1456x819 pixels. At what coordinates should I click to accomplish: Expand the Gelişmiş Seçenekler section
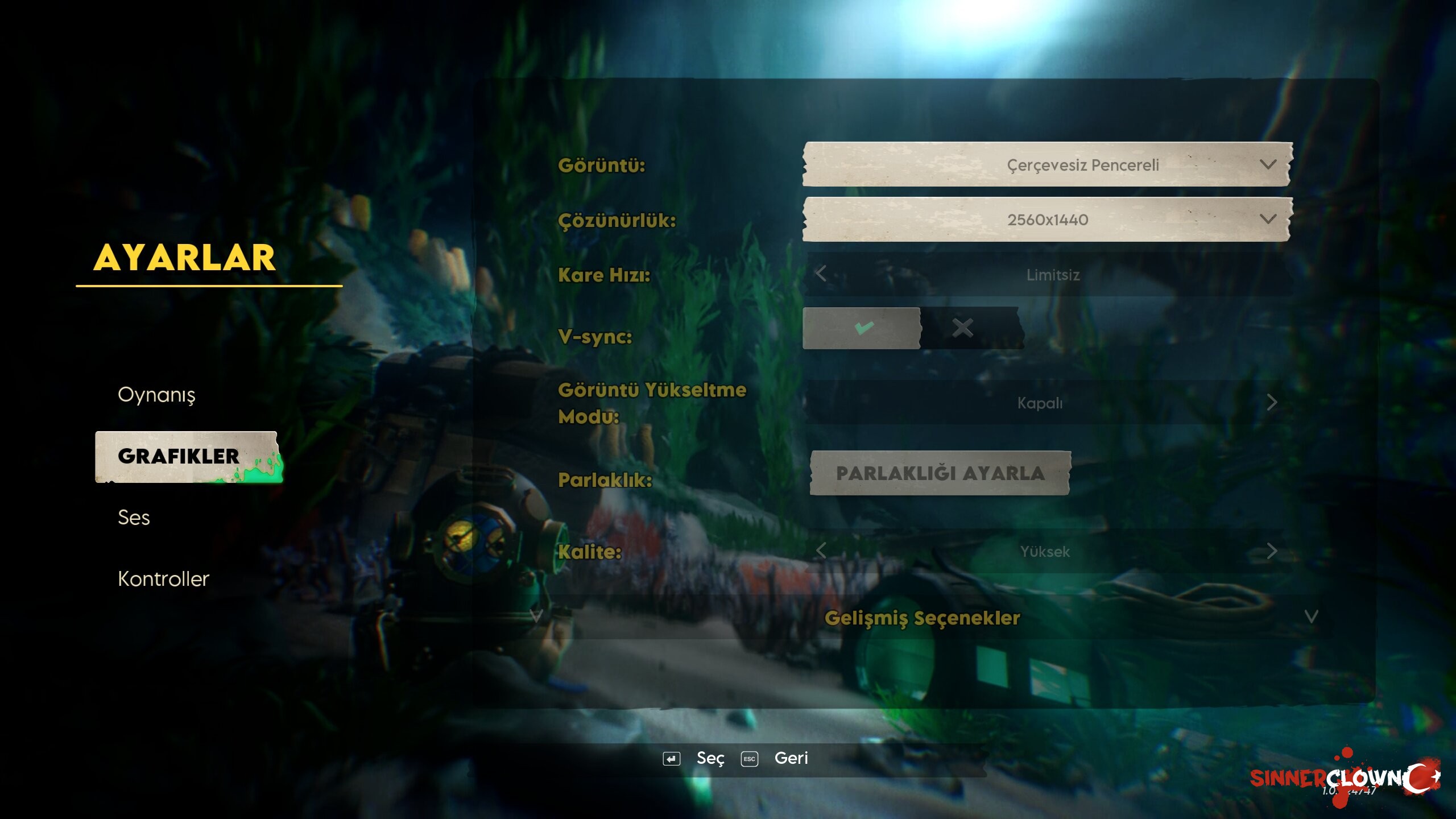(x=923, y=618)
